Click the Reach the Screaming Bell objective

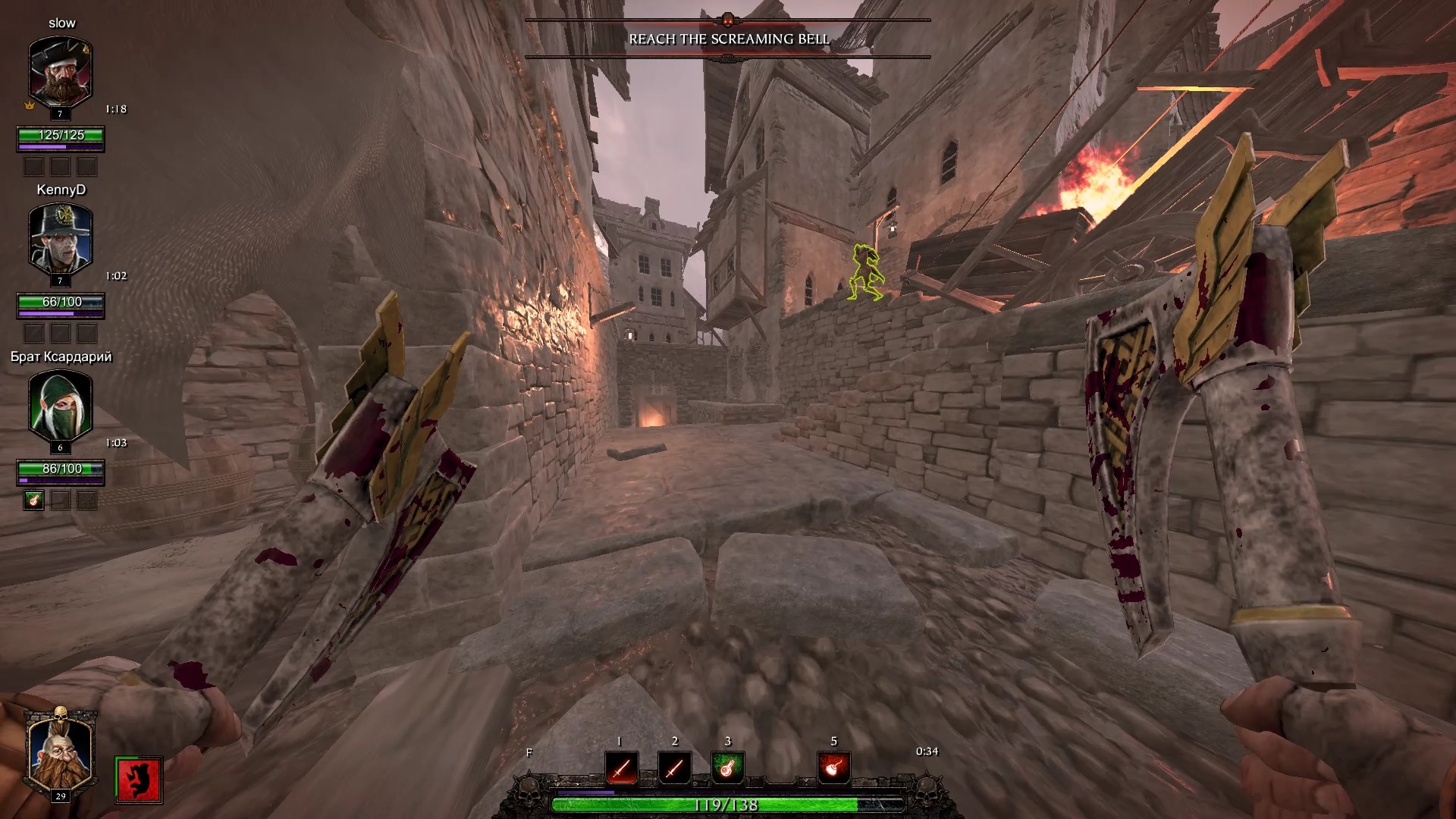[728, 39]
